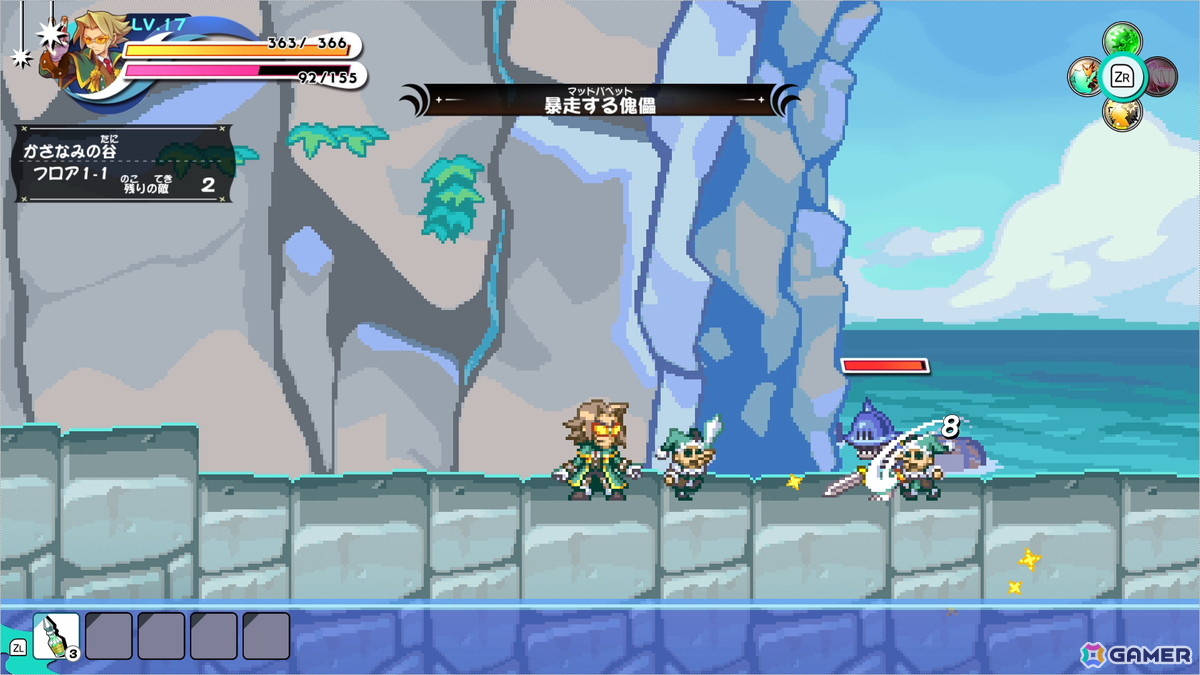
Task: Select the green potion bottle item slot
Action: click(56, 636)
